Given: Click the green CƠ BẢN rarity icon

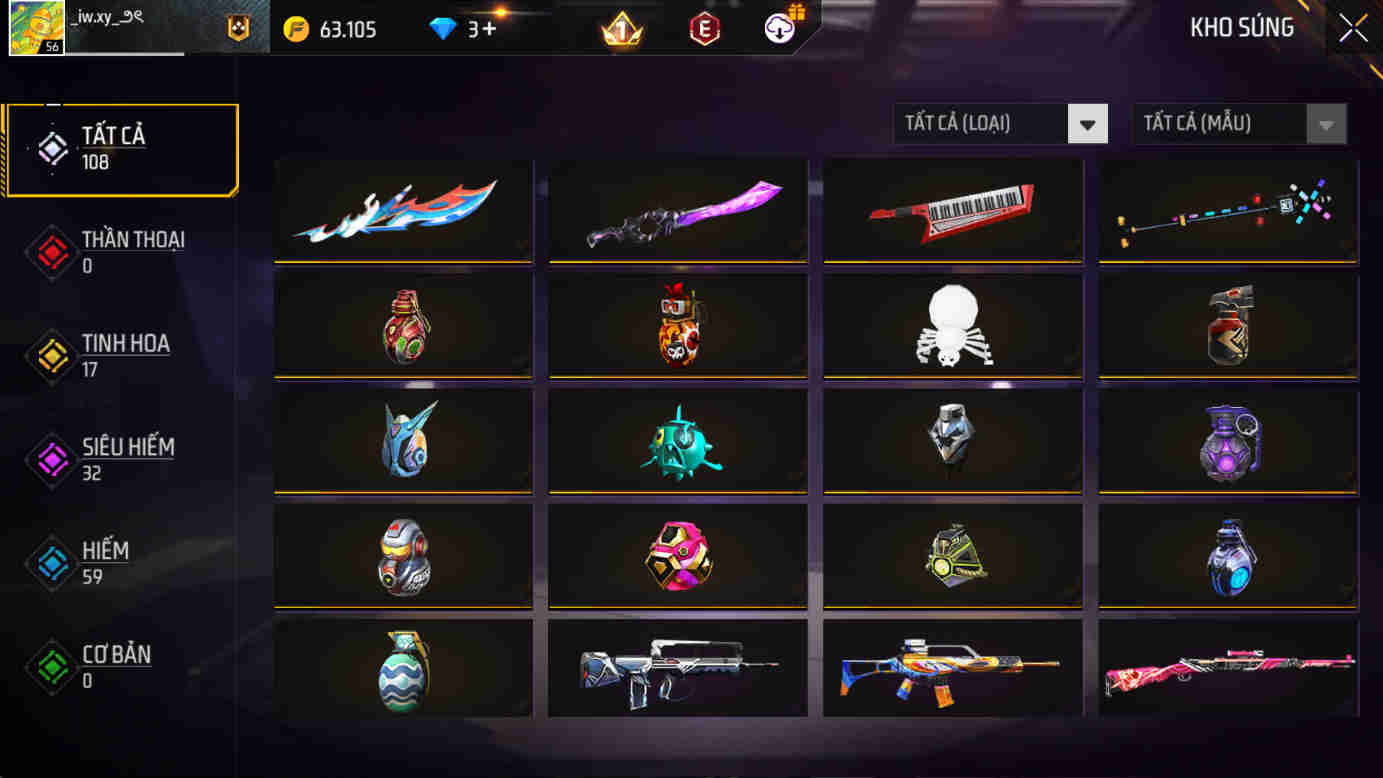Looking at the screenshot, I should (x=50, y=667).
